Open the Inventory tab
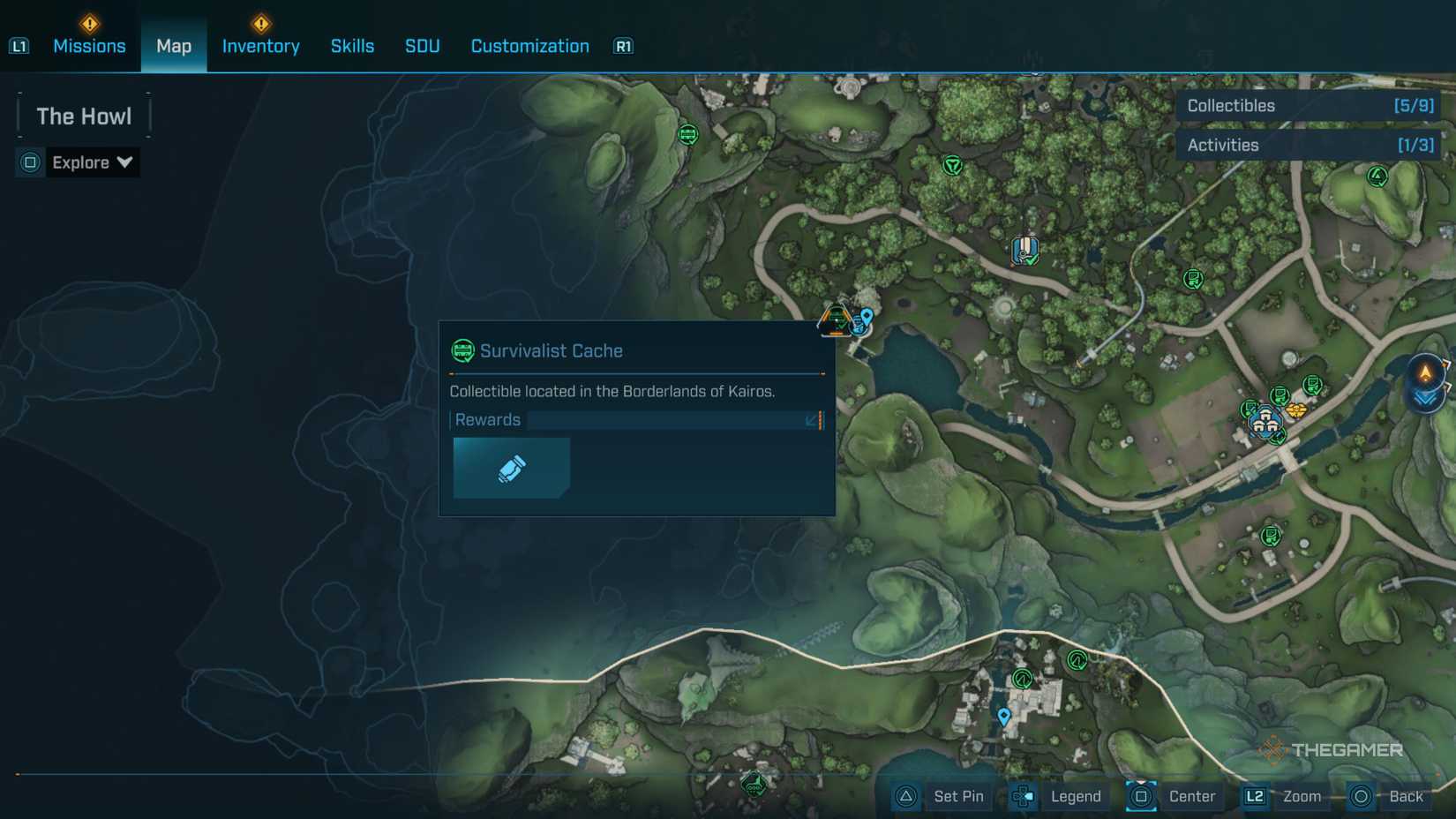 (x=260, y=46)
